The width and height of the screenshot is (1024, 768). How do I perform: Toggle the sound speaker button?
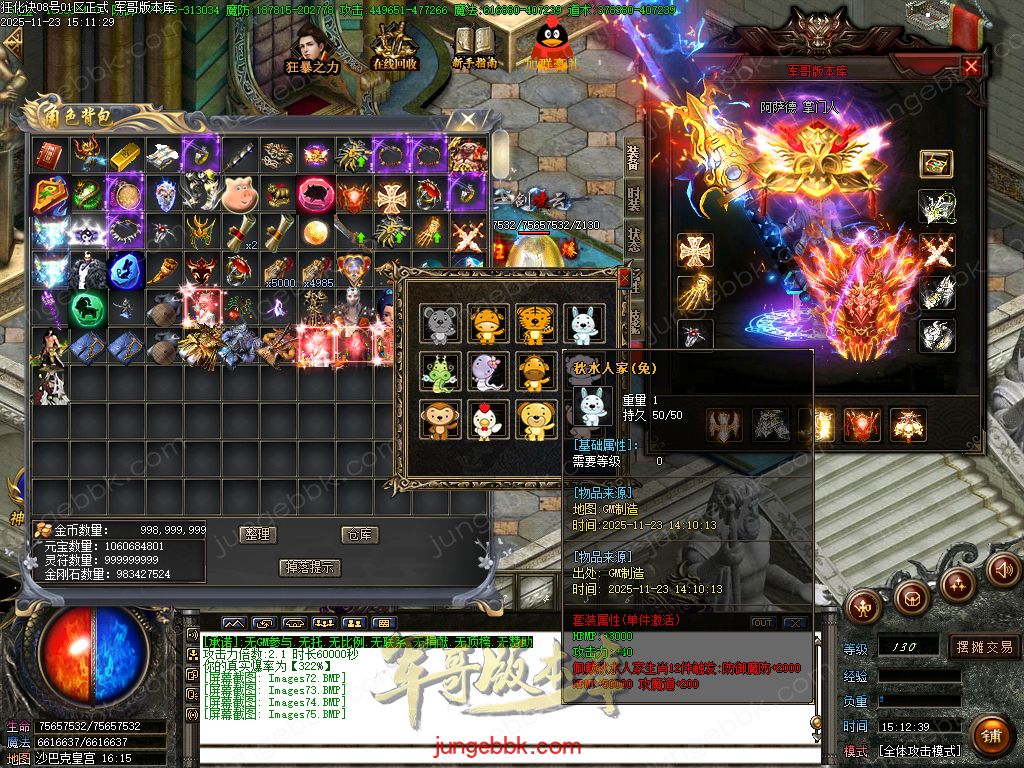(x=1003, y=570)
